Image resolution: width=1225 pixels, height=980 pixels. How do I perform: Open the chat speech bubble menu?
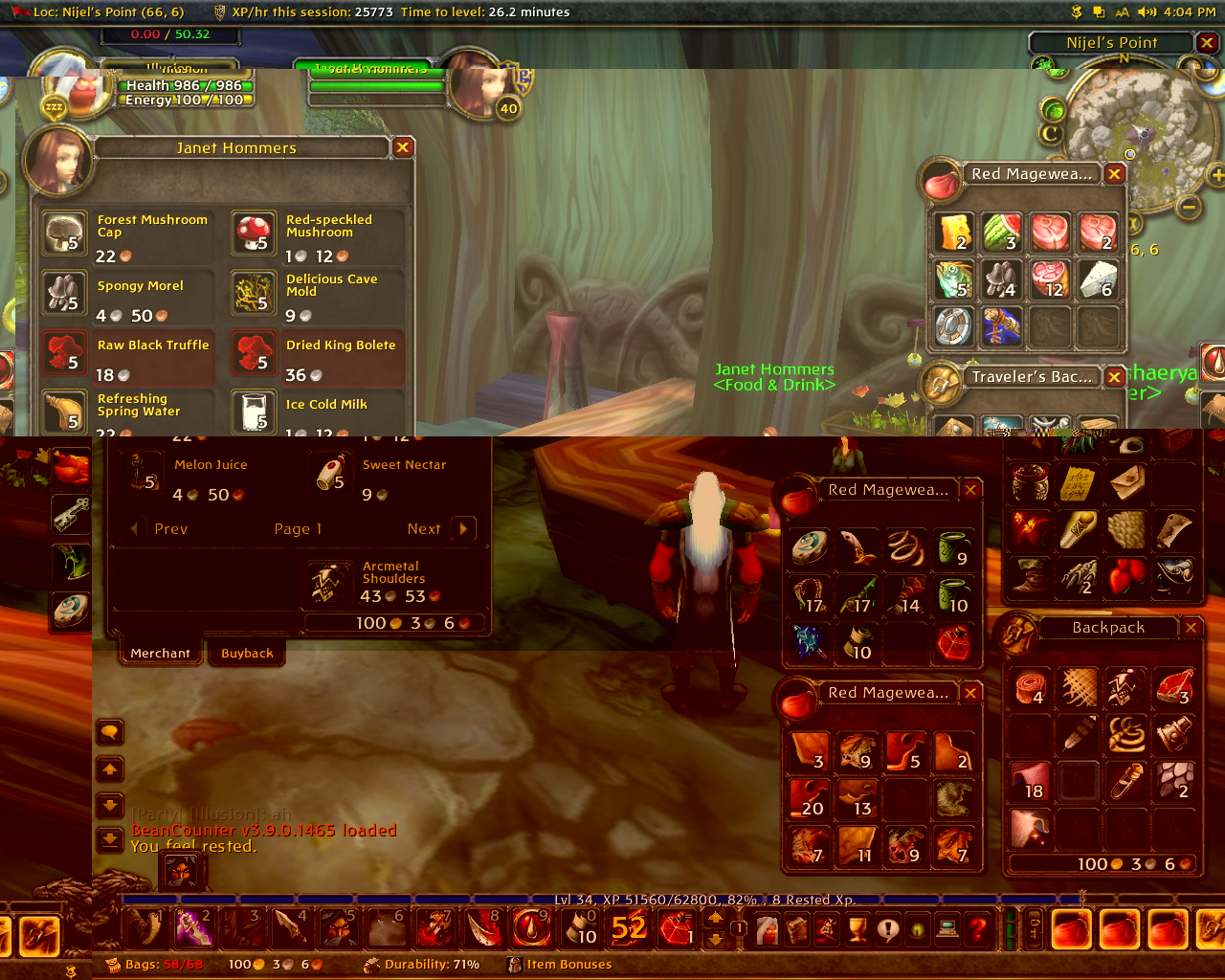(x=110, y=733)
